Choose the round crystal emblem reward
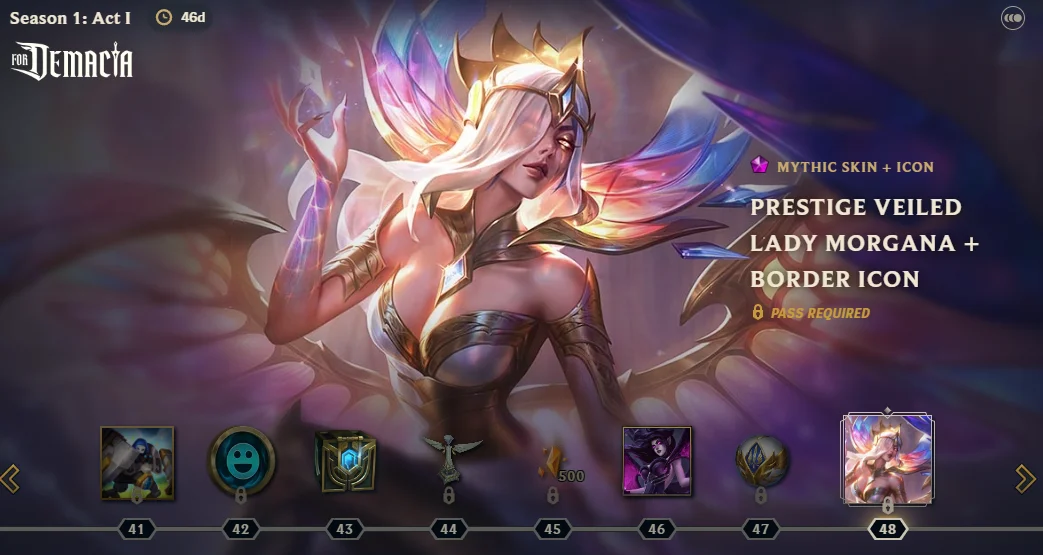This screenshot has width=1043, height=555. pyautogui.click(x=762, y=460)
